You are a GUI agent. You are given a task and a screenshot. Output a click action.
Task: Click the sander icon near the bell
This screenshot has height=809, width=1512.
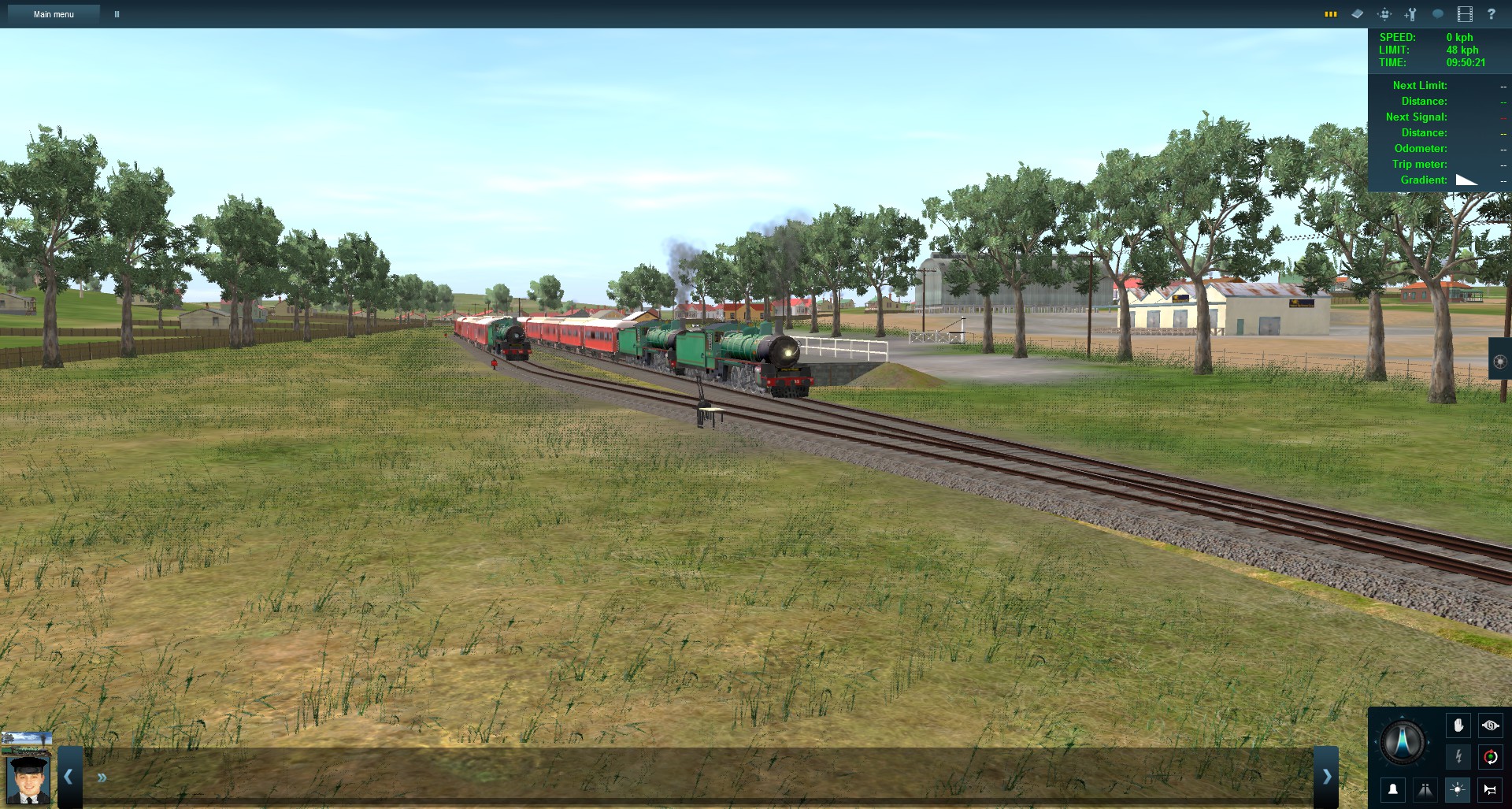[x=1425, y=789]
